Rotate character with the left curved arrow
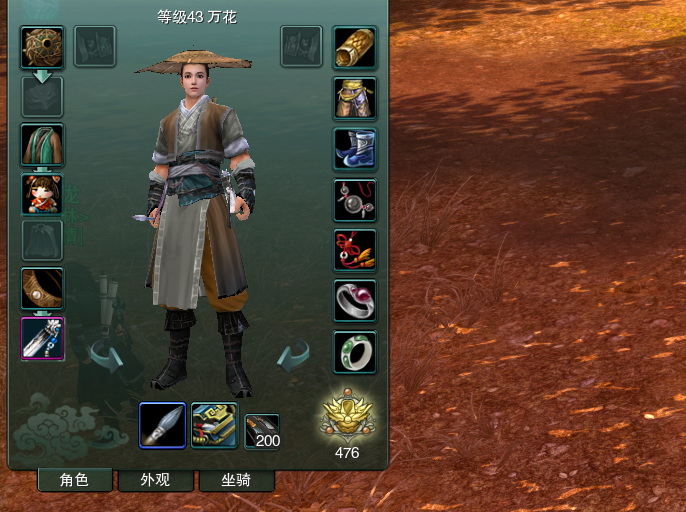This screenshot has width=686, height=512. pyautogui.click(x=105, y=354)
